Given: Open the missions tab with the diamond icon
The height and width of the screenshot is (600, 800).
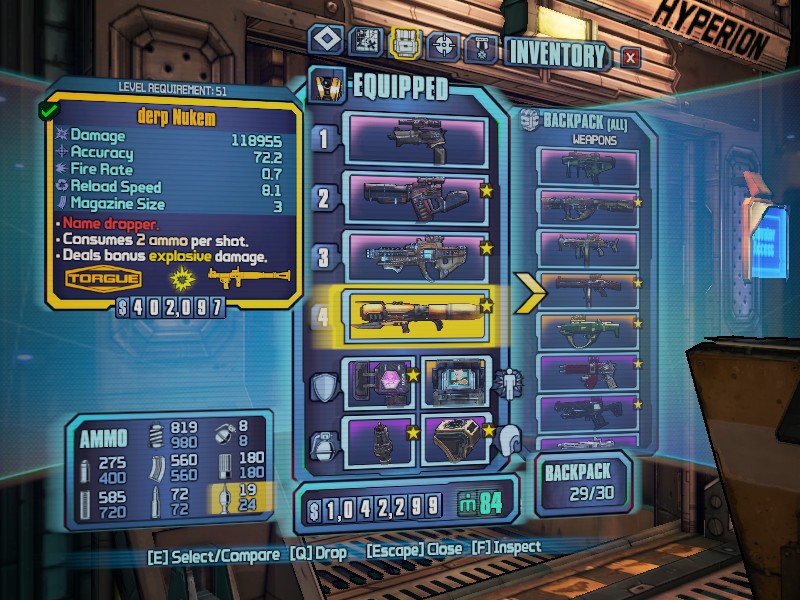Looking at the screenshot, I should (325, 43).
